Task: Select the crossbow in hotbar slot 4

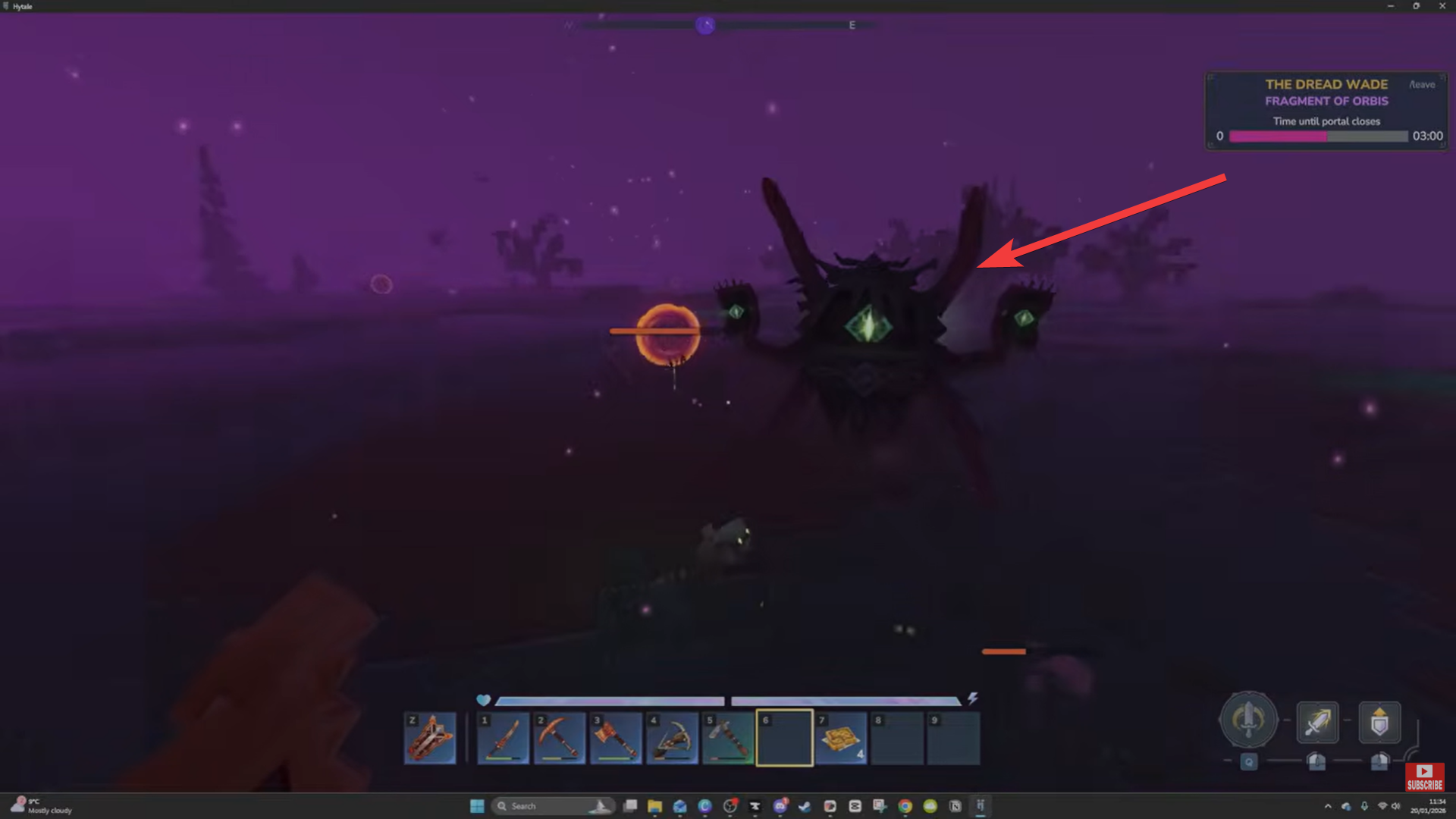Action: pyautogui.click(x=672, y=738)
